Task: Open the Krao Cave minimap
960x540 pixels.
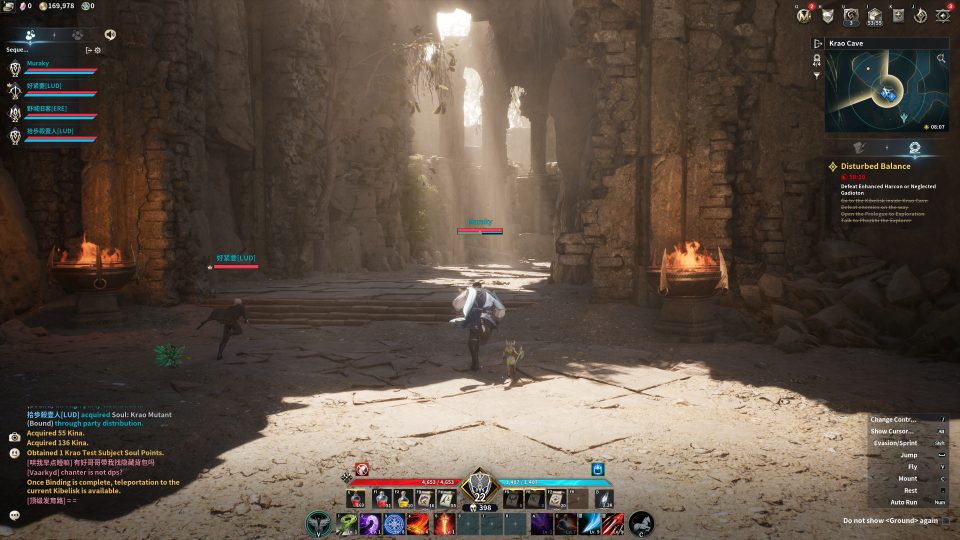Action: click(880, 92)
